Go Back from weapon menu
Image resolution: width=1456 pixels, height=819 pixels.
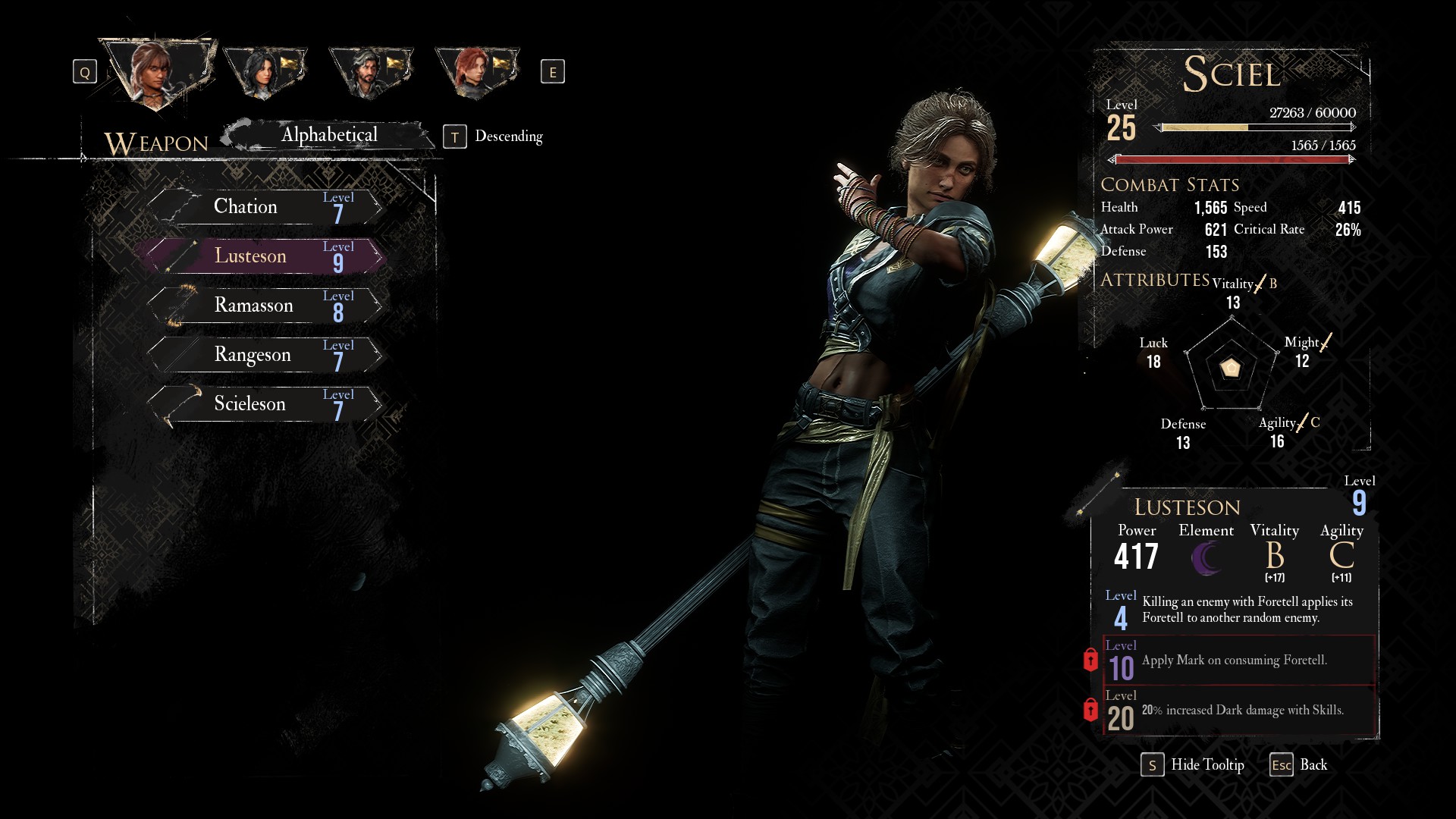1299,765
